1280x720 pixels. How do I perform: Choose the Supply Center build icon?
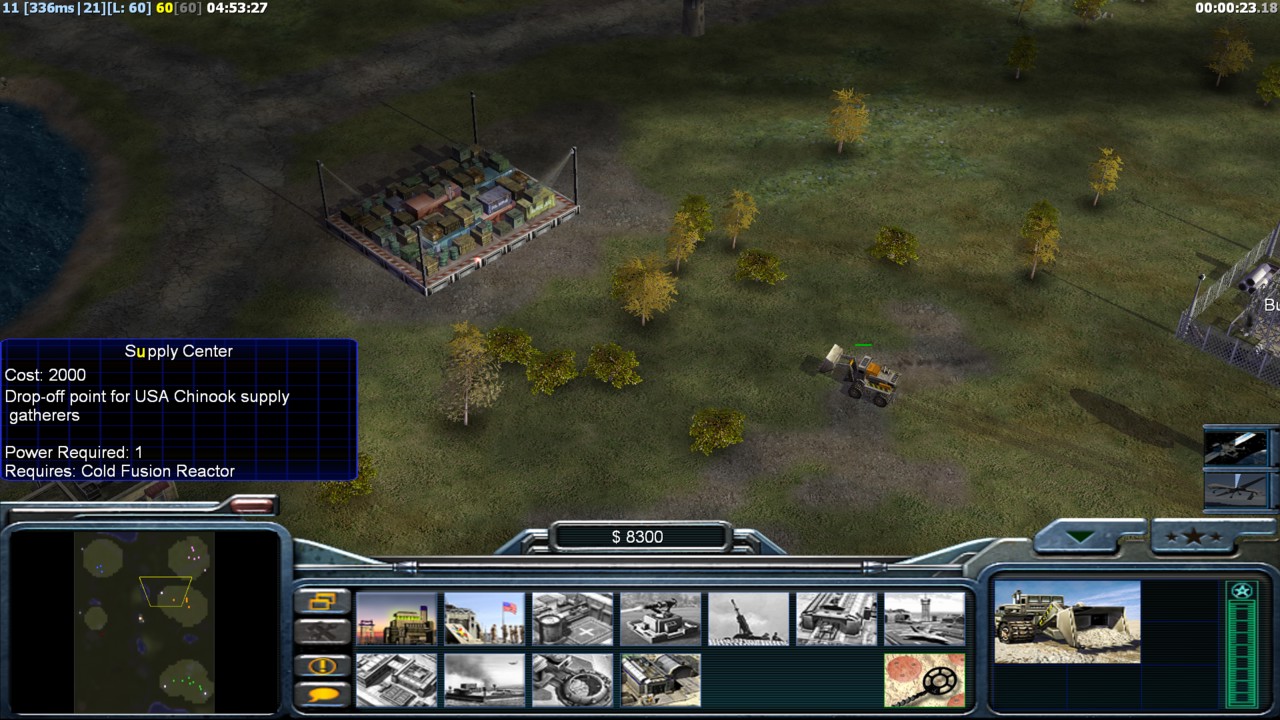tap(572, 619)
